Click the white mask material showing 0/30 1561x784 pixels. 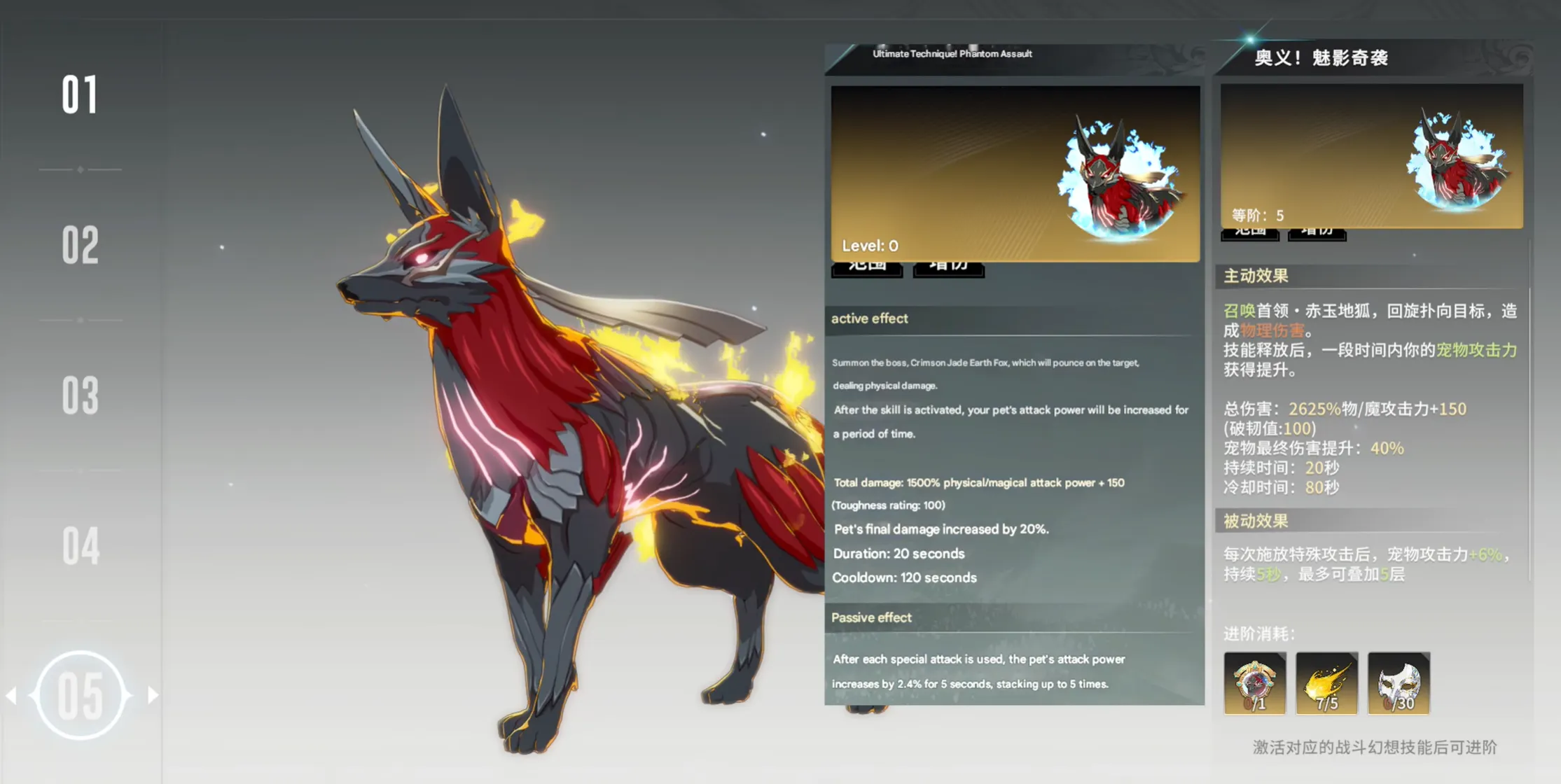(1398, 682)
